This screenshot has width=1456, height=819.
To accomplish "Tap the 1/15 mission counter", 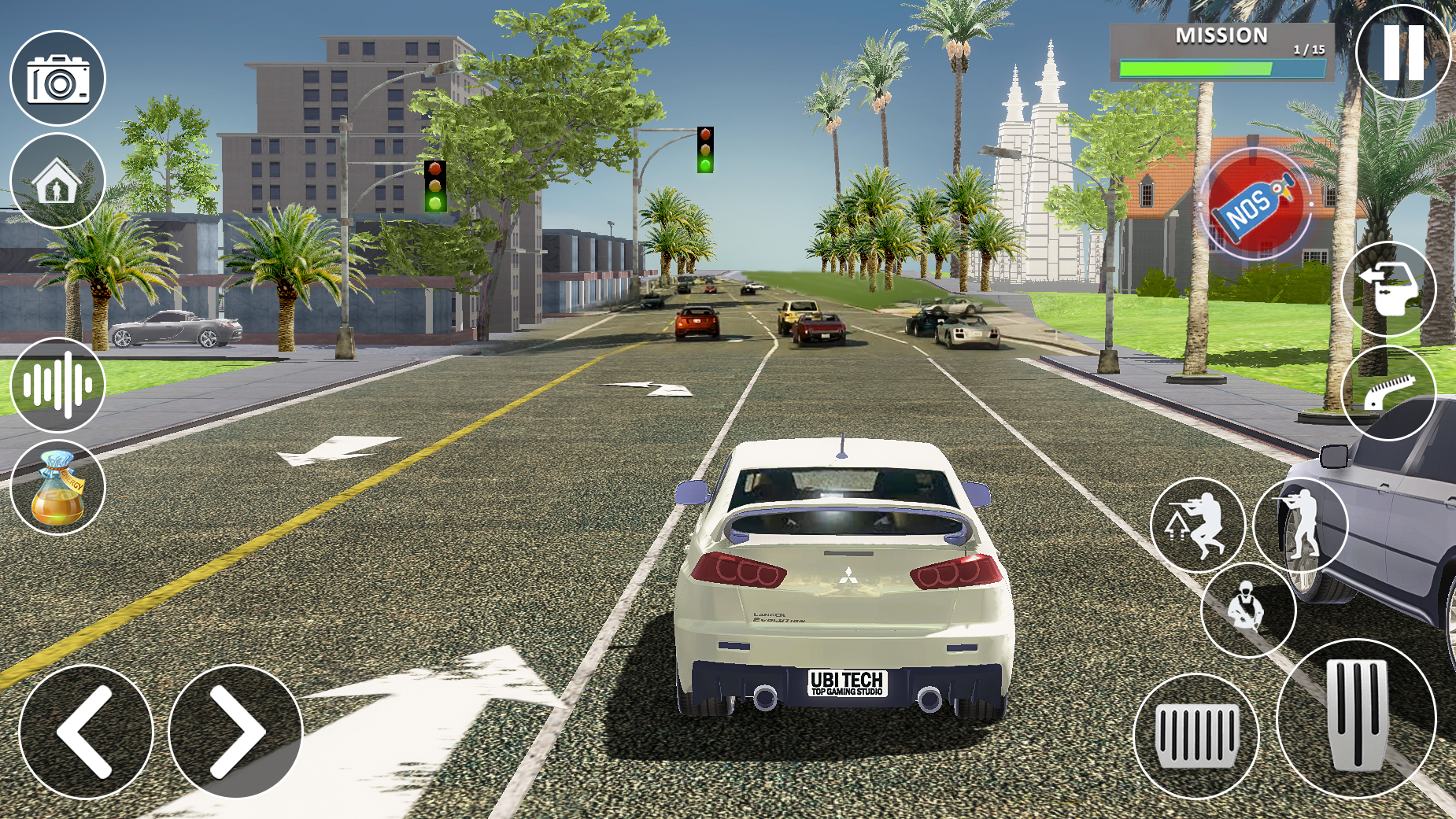I will pyautogui.click(x=1307, y=47).
